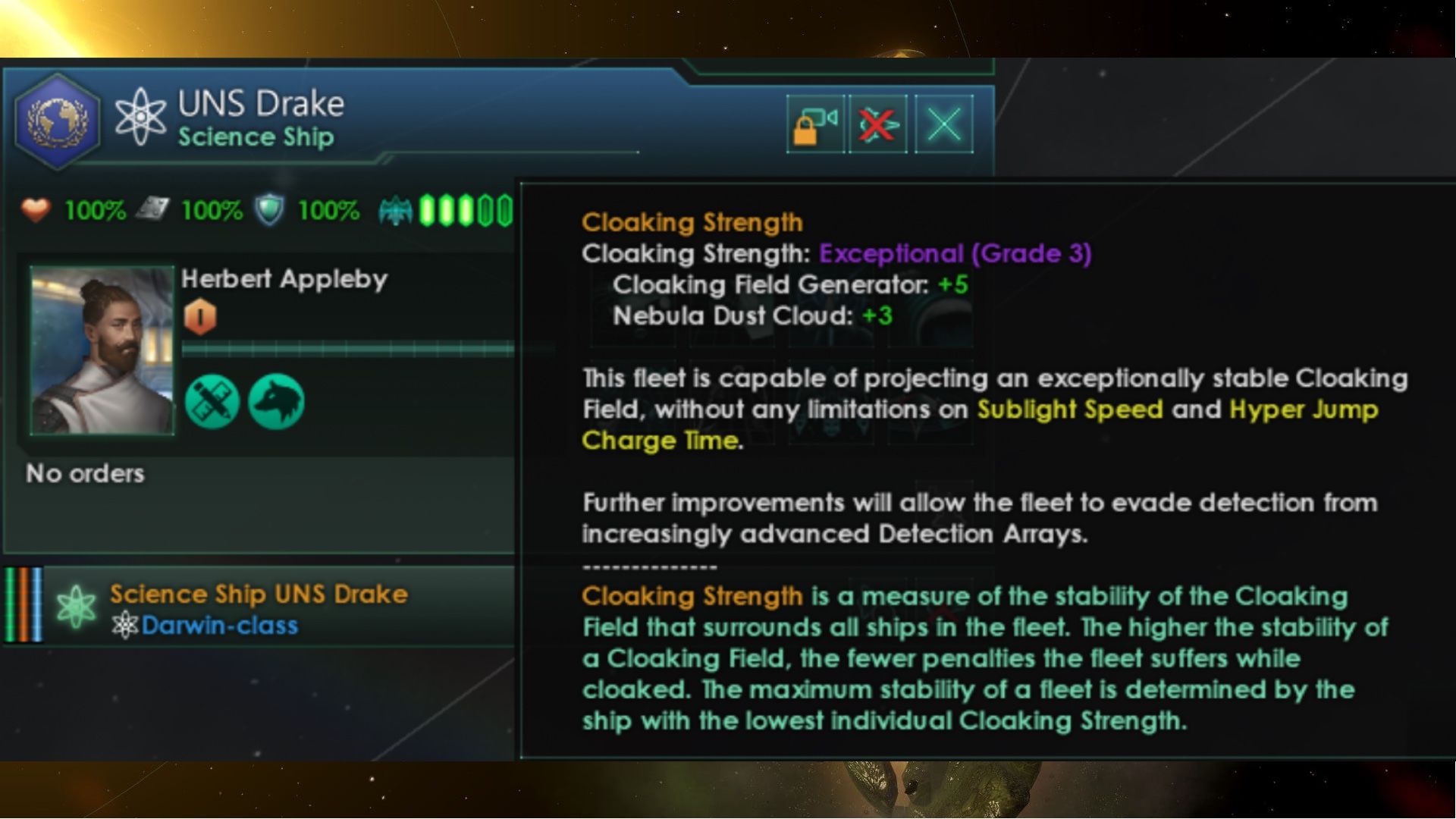Close the UNS Drake ship panel

(x=943, y=124)
